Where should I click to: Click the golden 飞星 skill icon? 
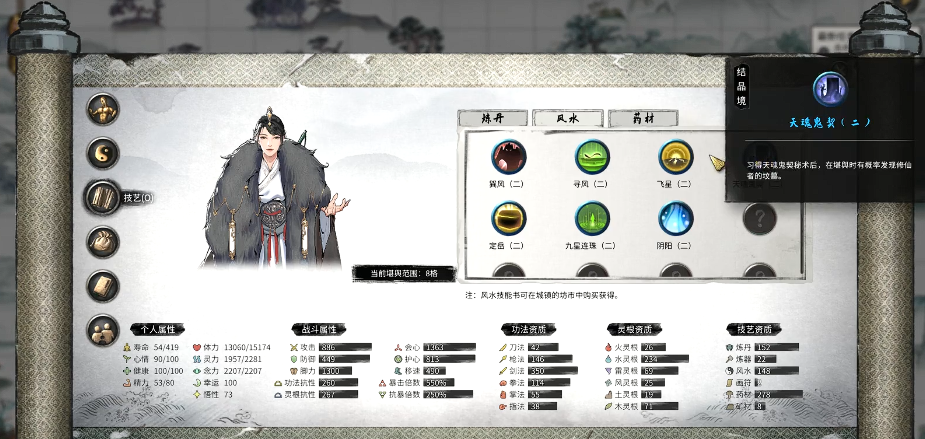point(676,157)
